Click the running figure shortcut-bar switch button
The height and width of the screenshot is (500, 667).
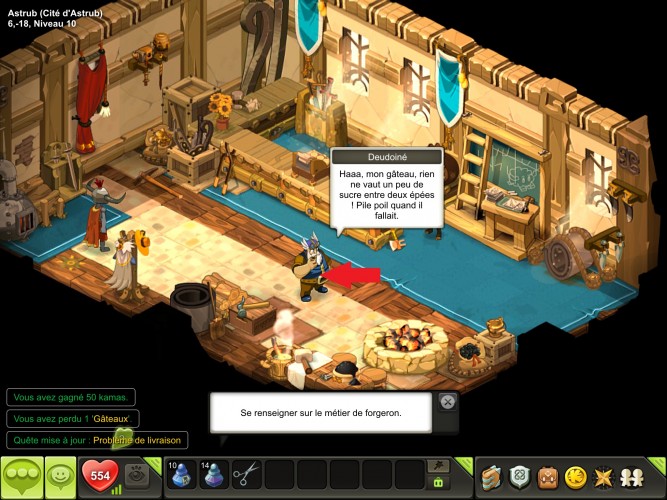pos(437,465)
